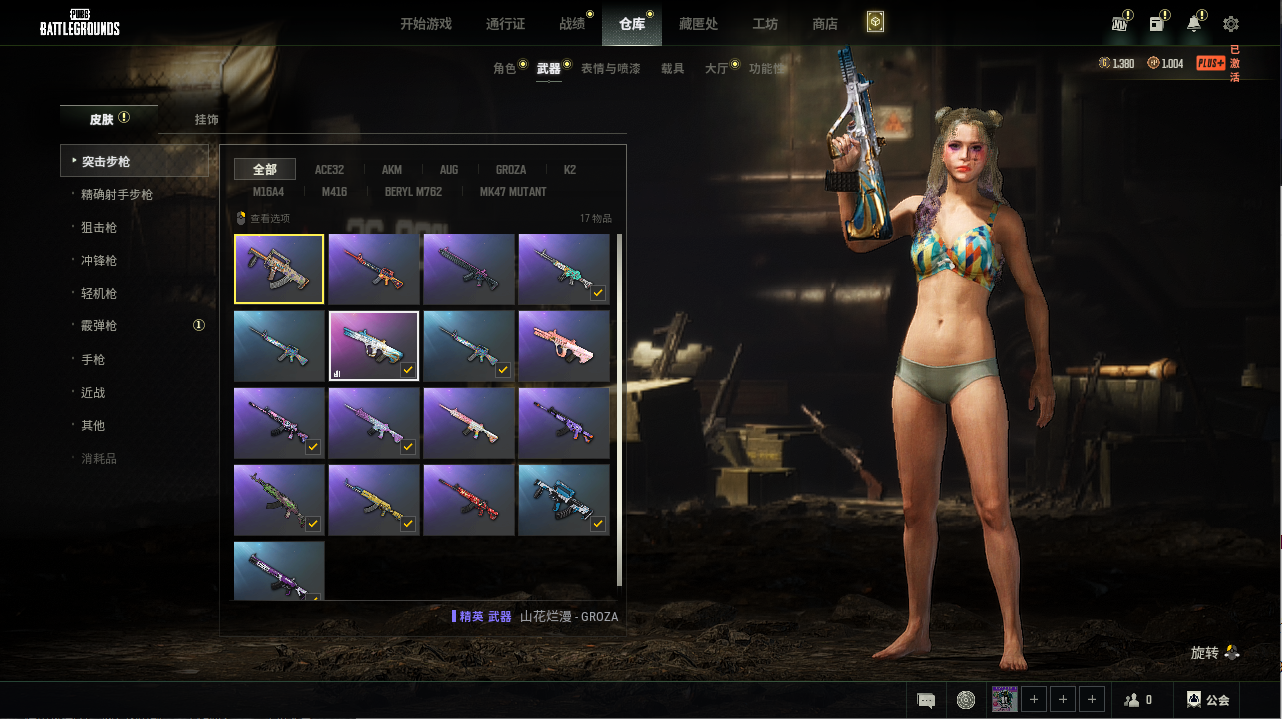The height and width of the screenshot is (719, 1282).
Task: Open the 挂饰 charms tab
Action: 207,120
